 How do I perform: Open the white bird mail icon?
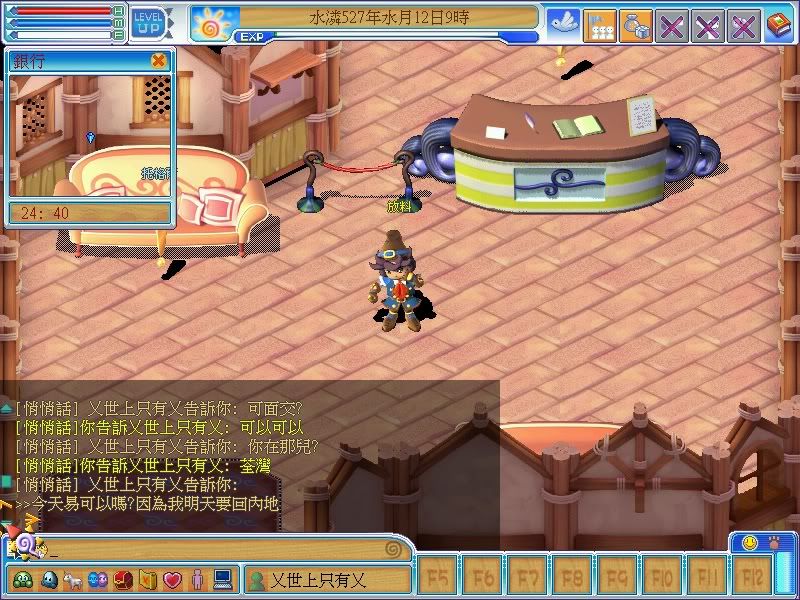[563, 24]
